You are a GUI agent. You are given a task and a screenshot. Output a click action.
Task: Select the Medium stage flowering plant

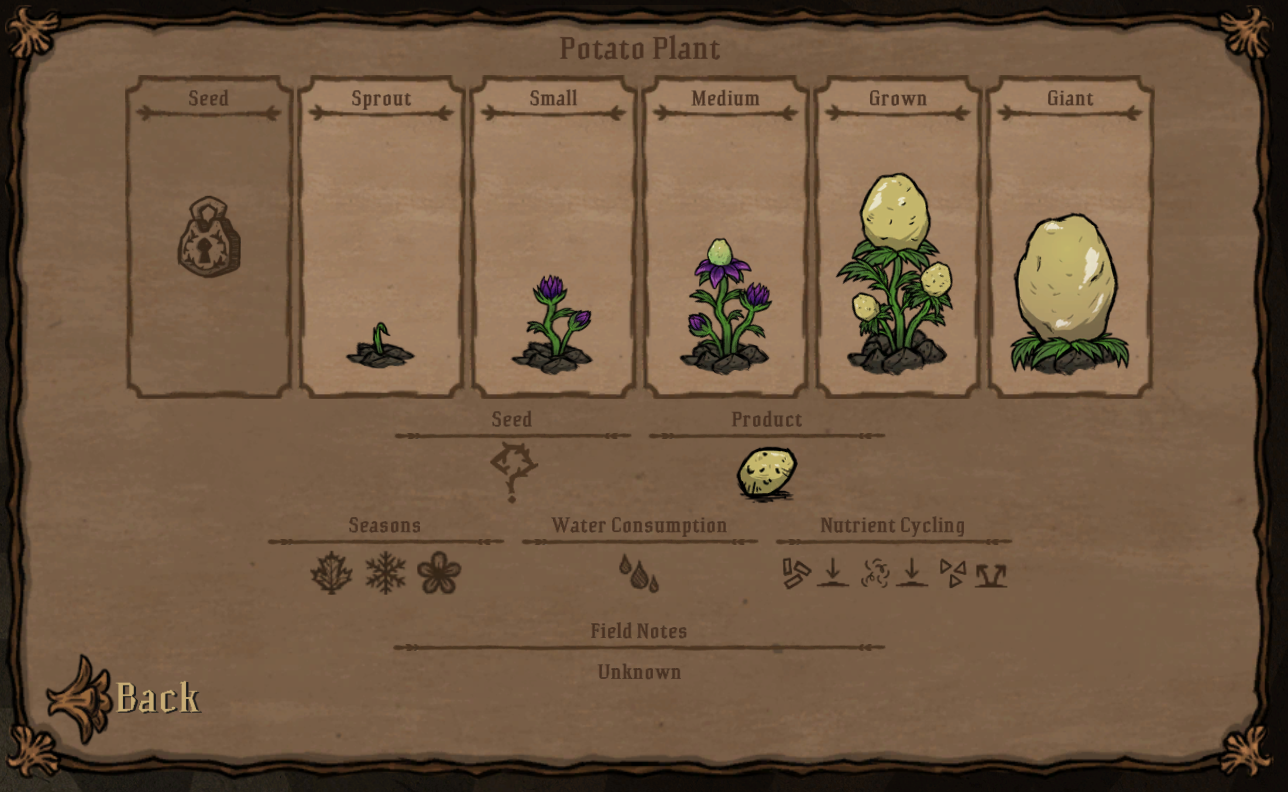pyautogui.click(x=725, y=300)
